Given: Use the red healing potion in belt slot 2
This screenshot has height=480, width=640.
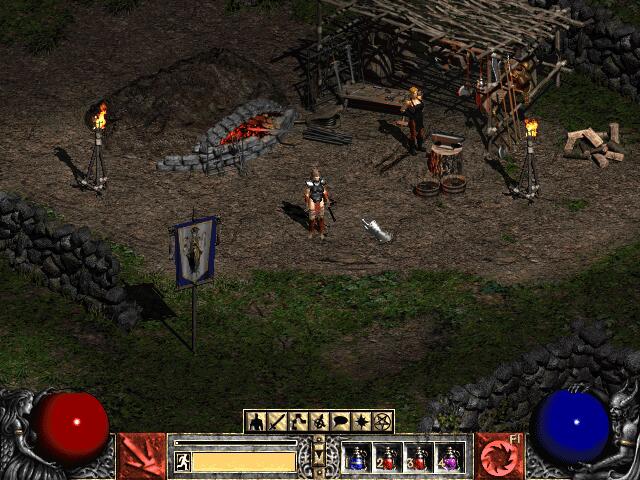Looking at the screenshot, I should (388, 458).
